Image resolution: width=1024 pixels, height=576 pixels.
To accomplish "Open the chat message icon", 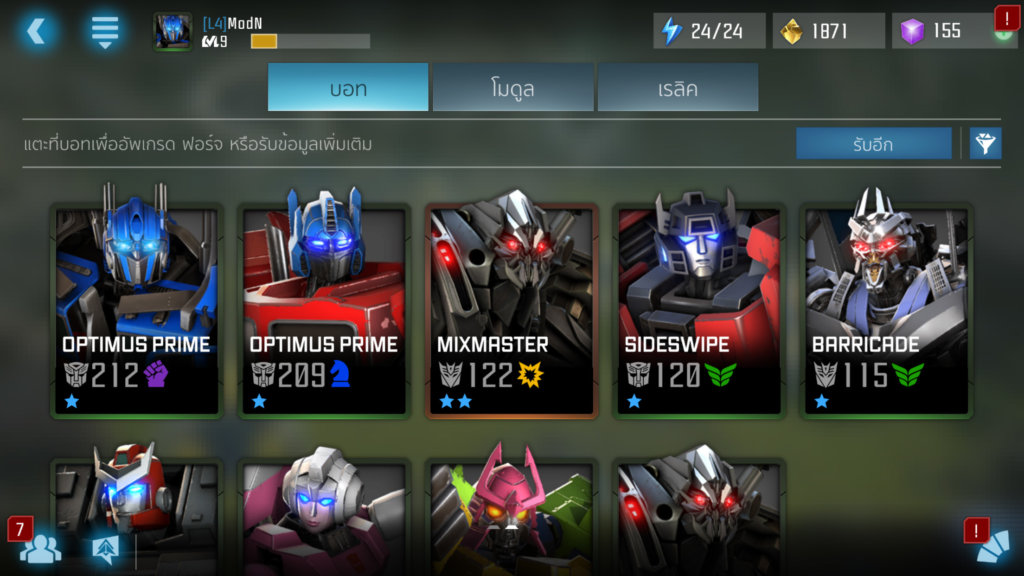I will pos(105,548).
